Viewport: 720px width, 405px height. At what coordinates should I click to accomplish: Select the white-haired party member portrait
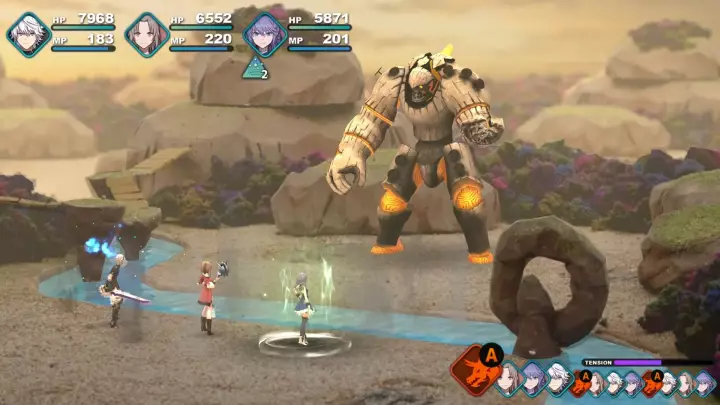tap(28, 32)
